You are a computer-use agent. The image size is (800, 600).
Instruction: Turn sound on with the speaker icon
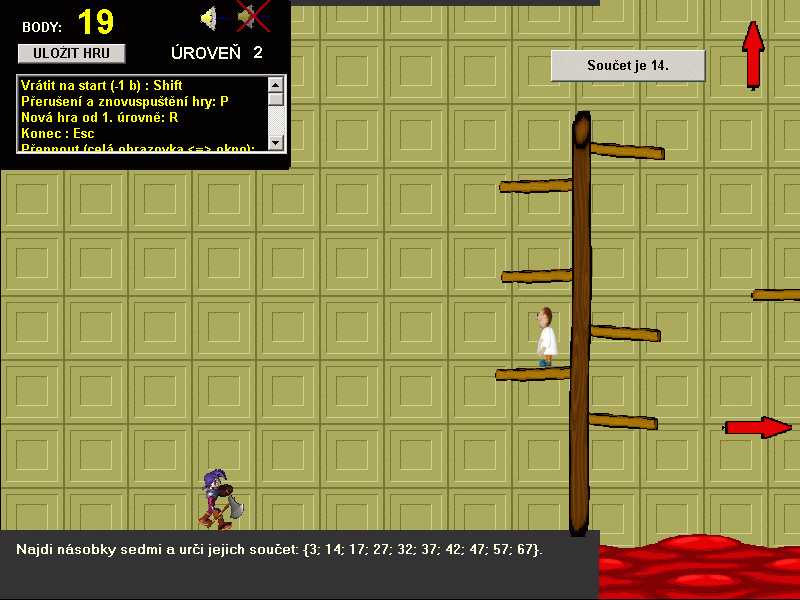click(x=209, y=18)
